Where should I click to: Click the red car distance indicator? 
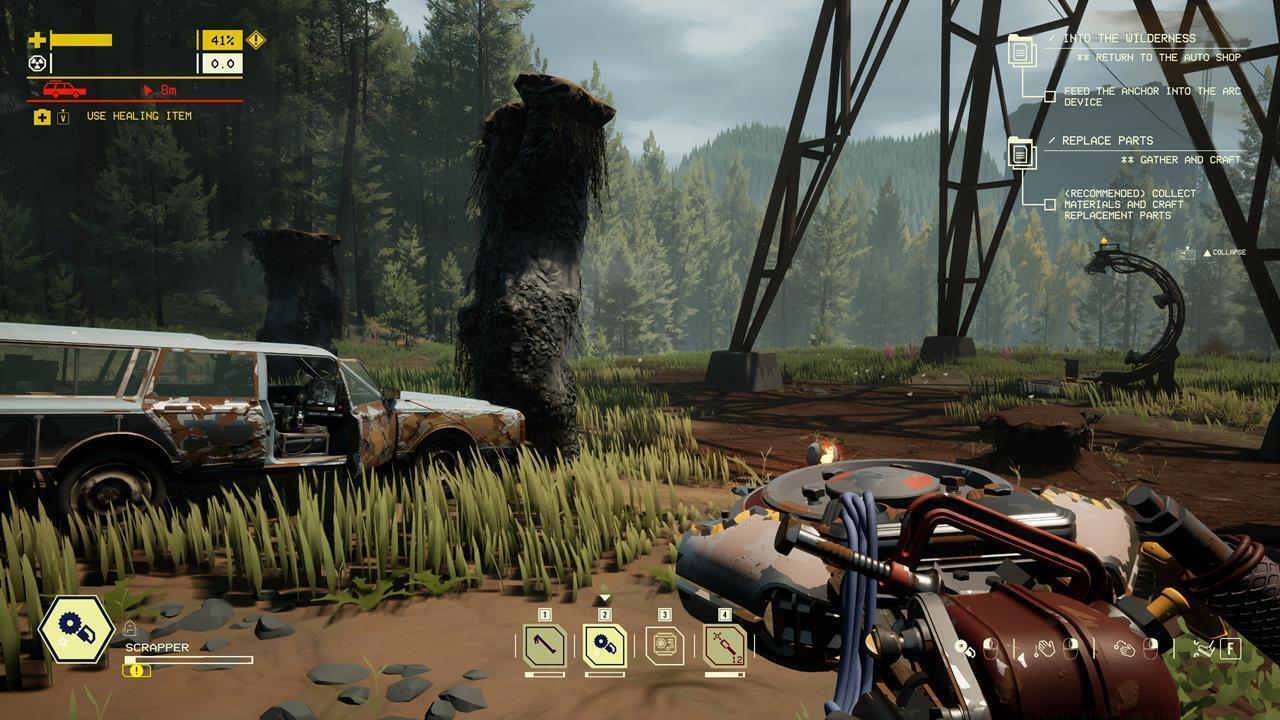tap(64, 90)
